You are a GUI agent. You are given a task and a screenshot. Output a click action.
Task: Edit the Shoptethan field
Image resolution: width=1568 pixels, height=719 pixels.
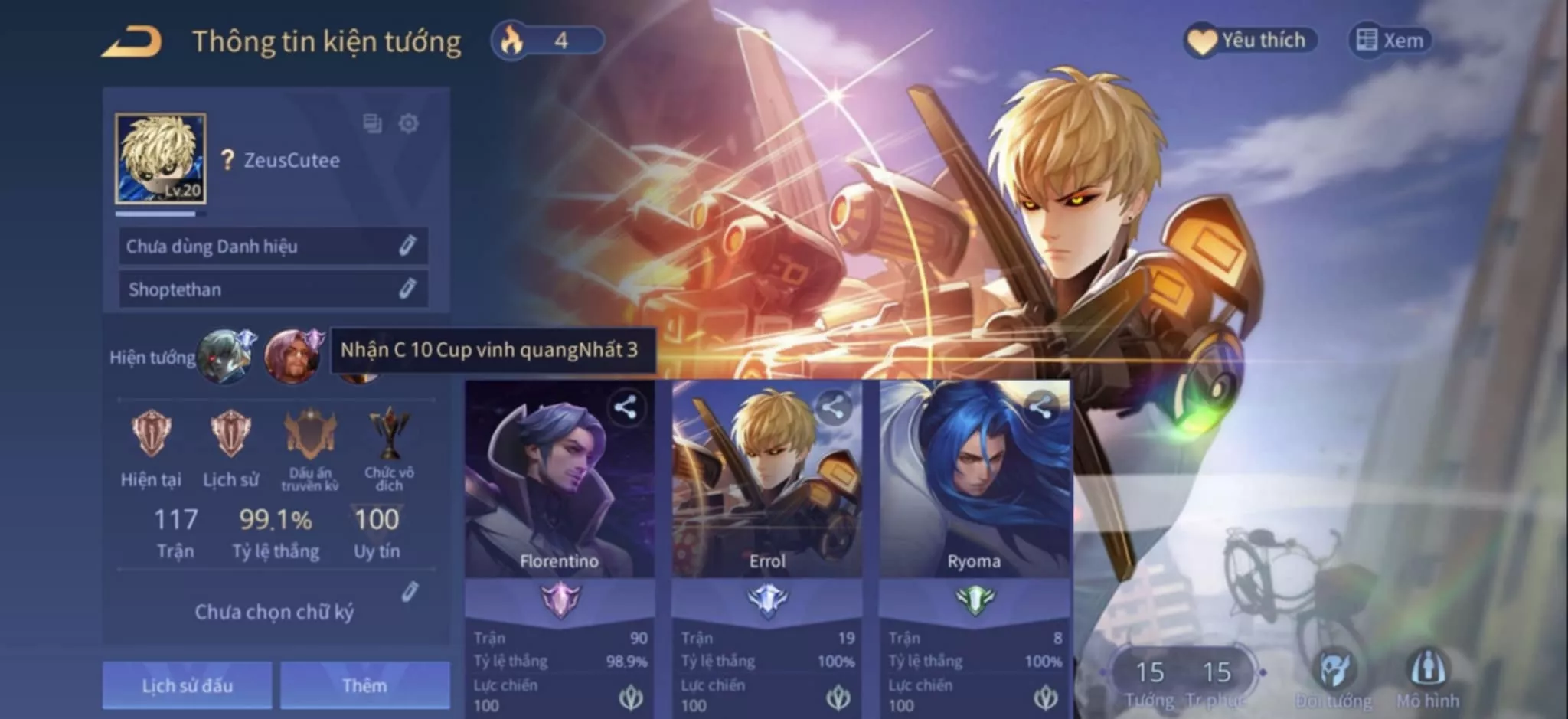point(407,289)
